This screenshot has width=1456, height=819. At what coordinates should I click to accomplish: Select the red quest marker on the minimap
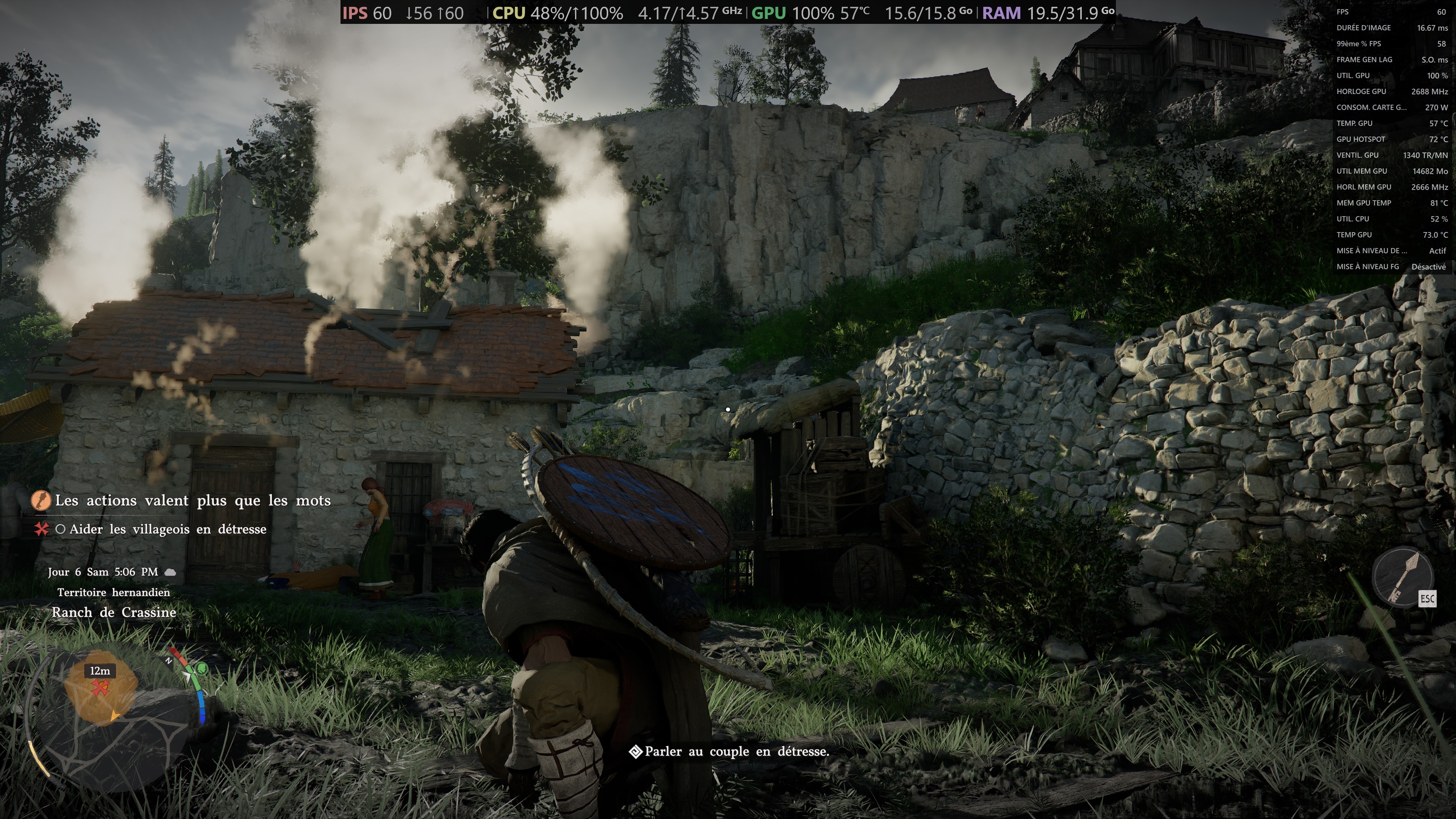[x=100, y=688]
